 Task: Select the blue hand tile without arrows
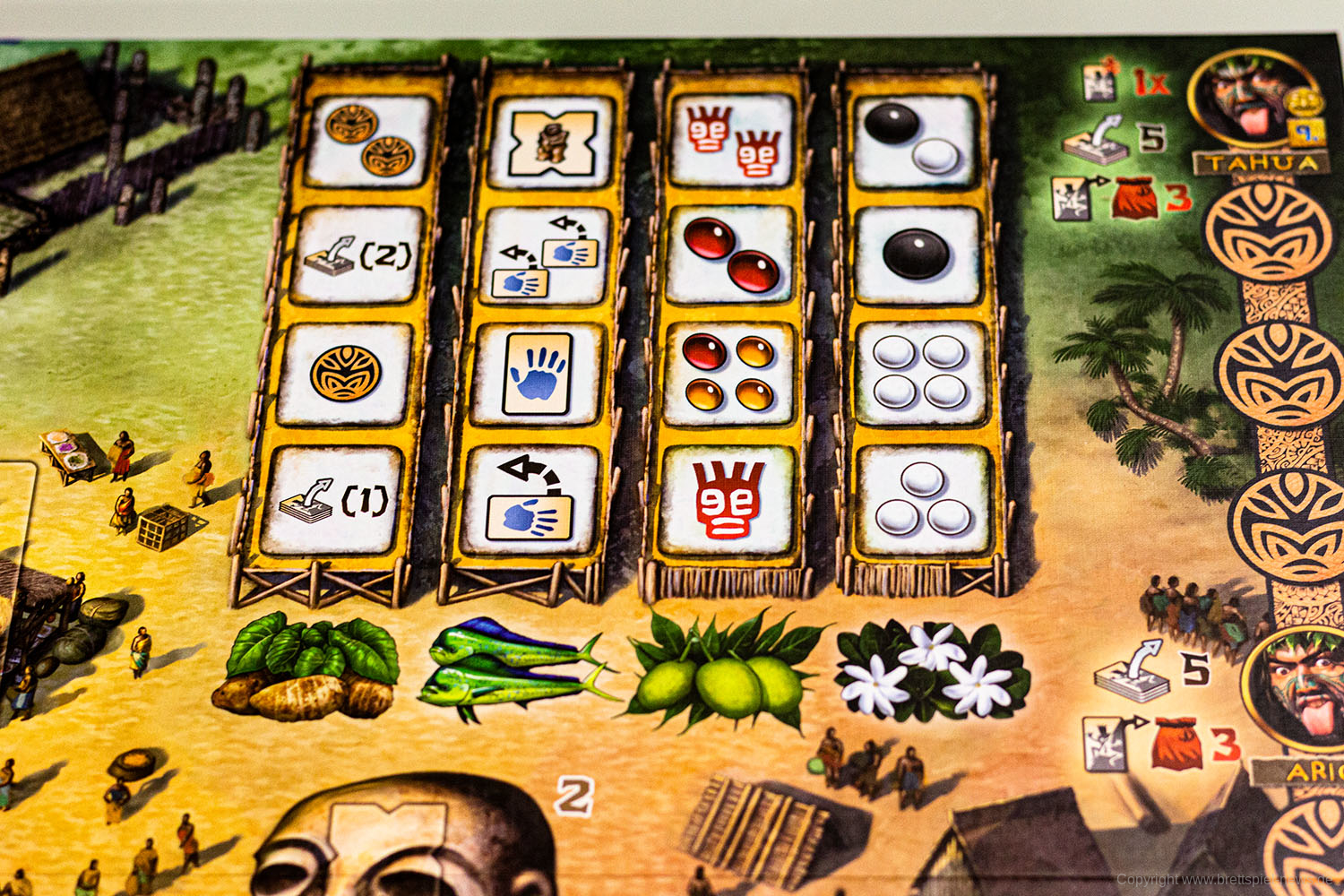coord(538,375)
